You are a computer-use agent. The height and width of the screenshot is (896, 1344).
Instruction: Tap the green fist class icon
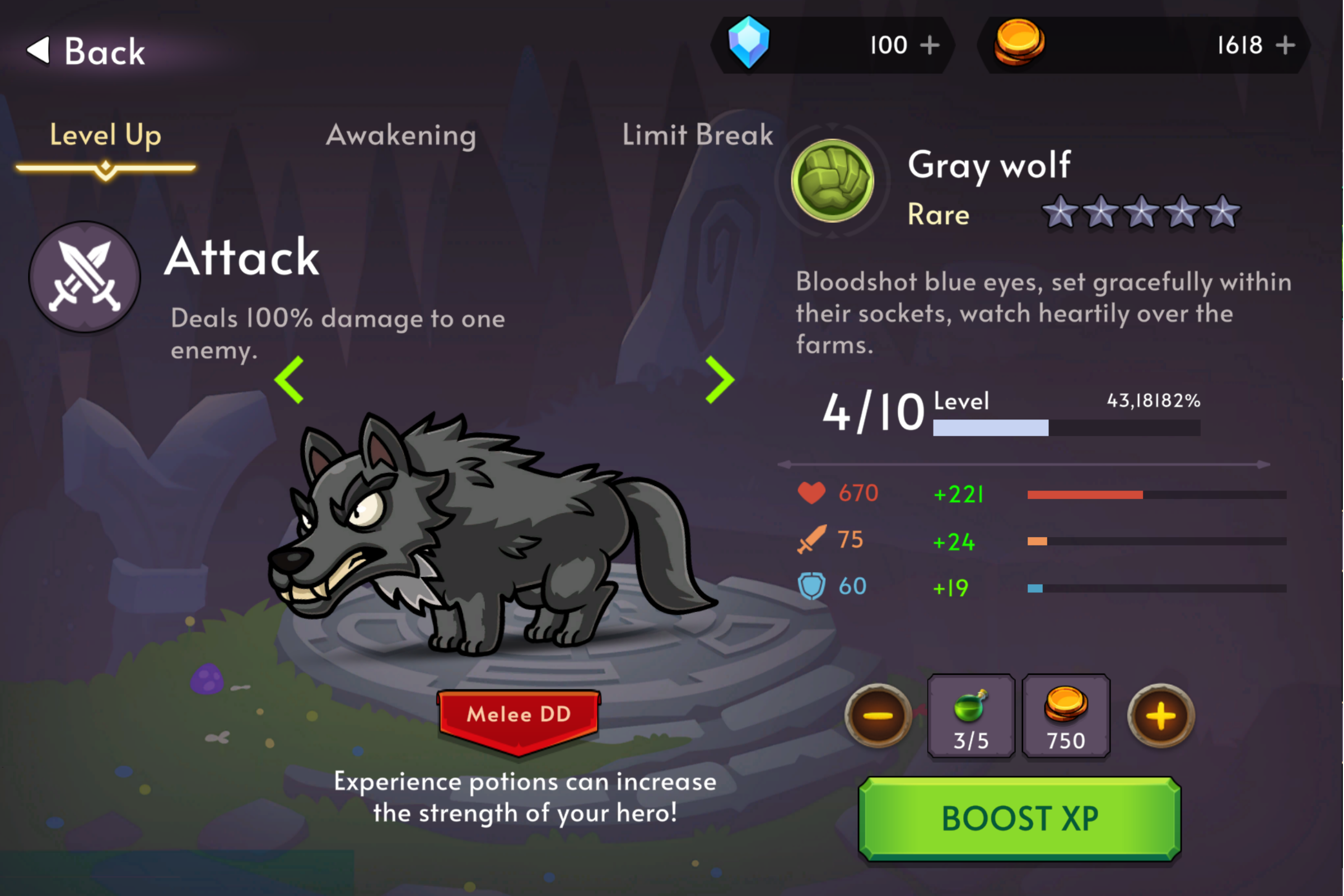tap(833, 180)
